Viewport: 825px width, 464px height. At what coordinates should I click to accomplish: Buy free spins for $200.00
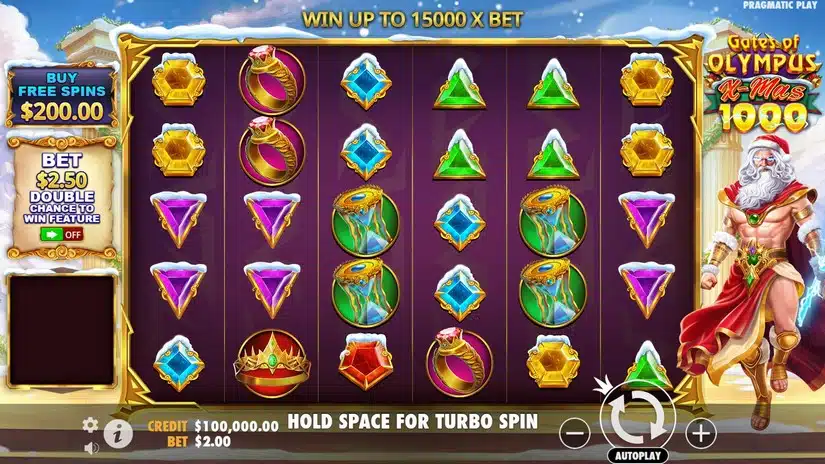61,98
